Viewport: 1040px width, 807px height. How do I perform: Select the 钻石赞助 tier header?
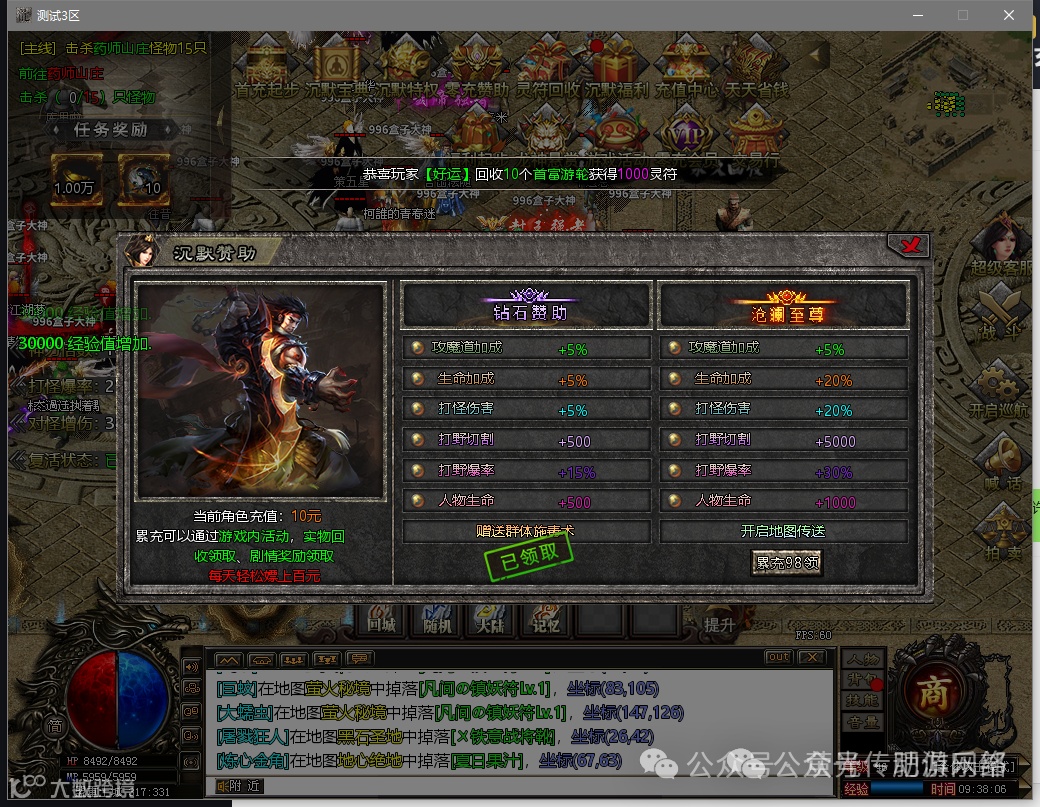pyautogui.click(x=528, y=307)
